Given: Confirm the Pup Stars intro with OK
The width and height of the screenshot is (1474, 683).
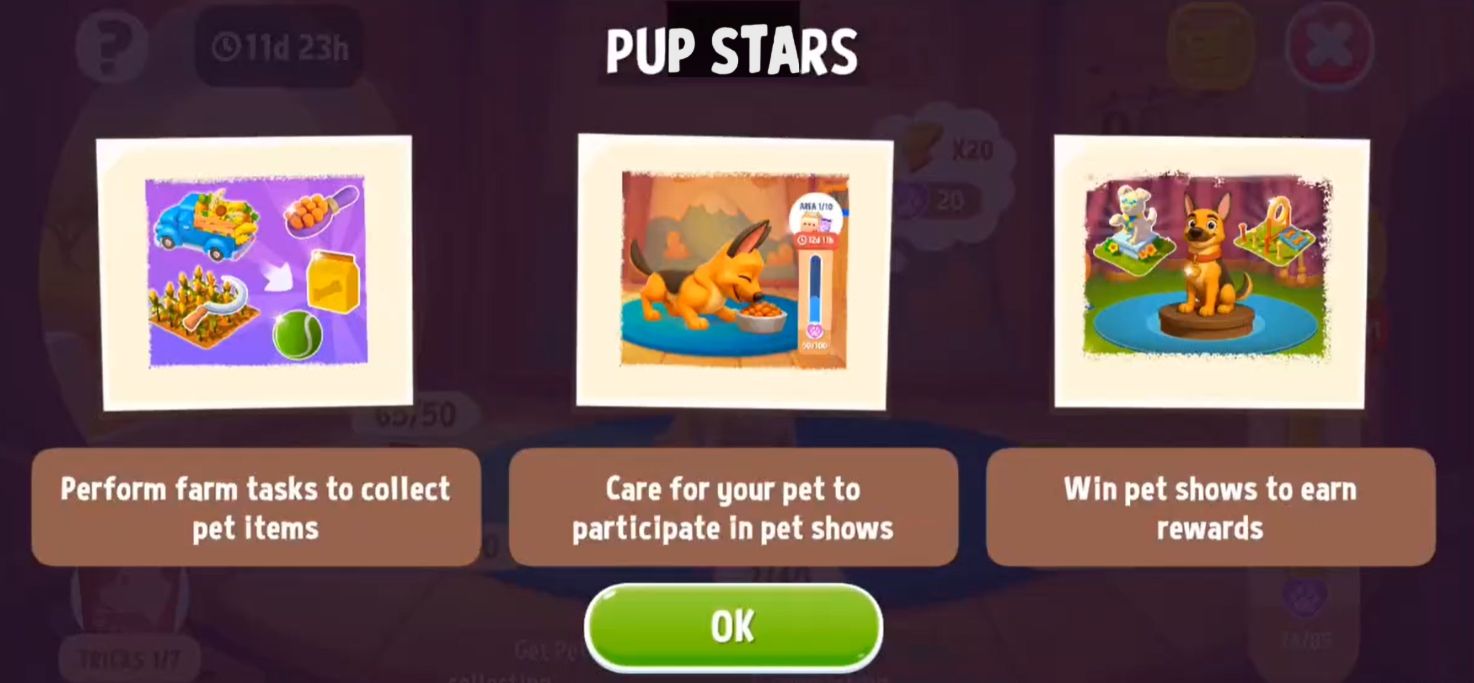Looking at the screenshot, I should pyautogui.click(x=733, y=627).
